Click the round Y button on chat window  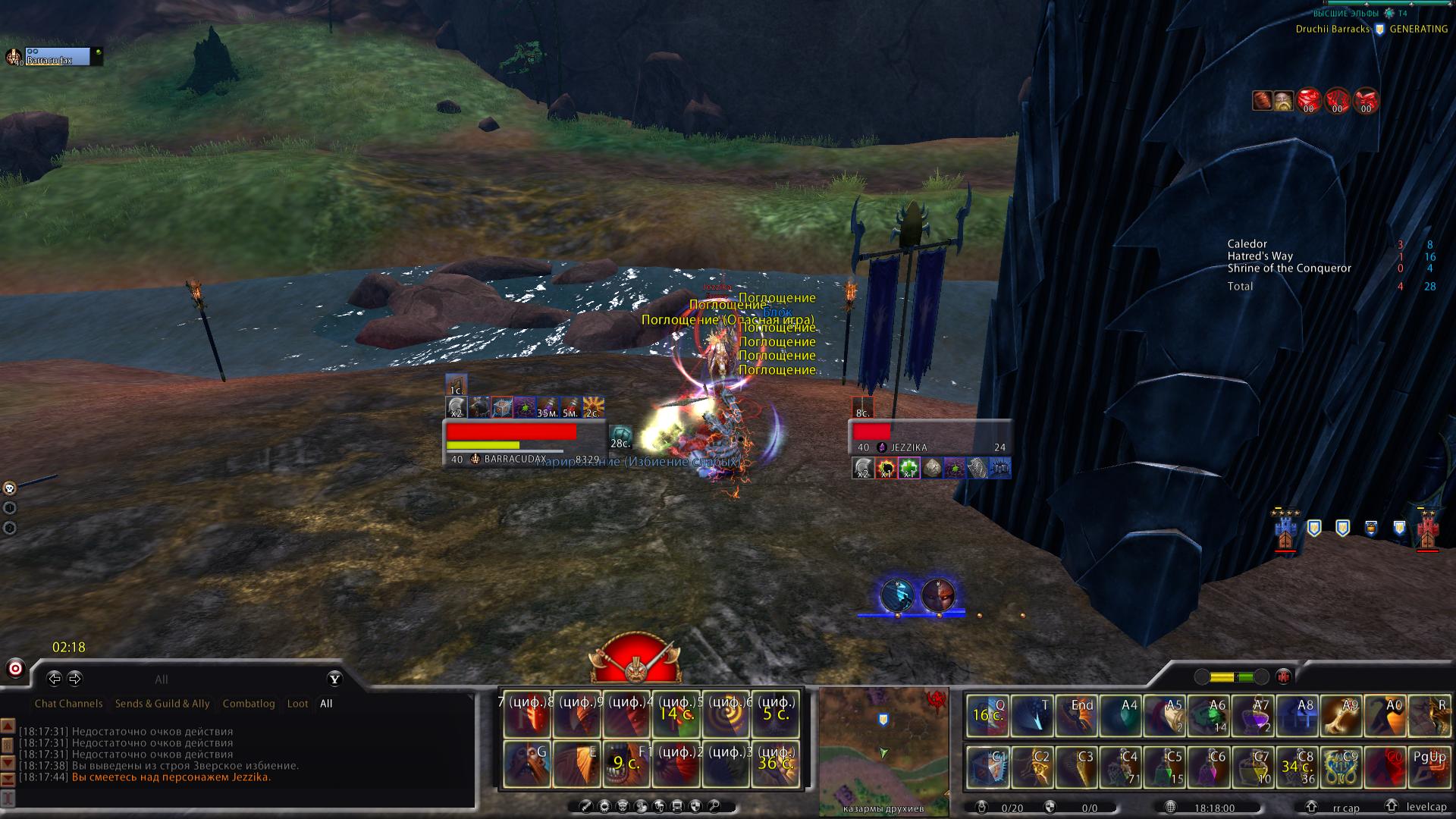(x=334, y=679)
